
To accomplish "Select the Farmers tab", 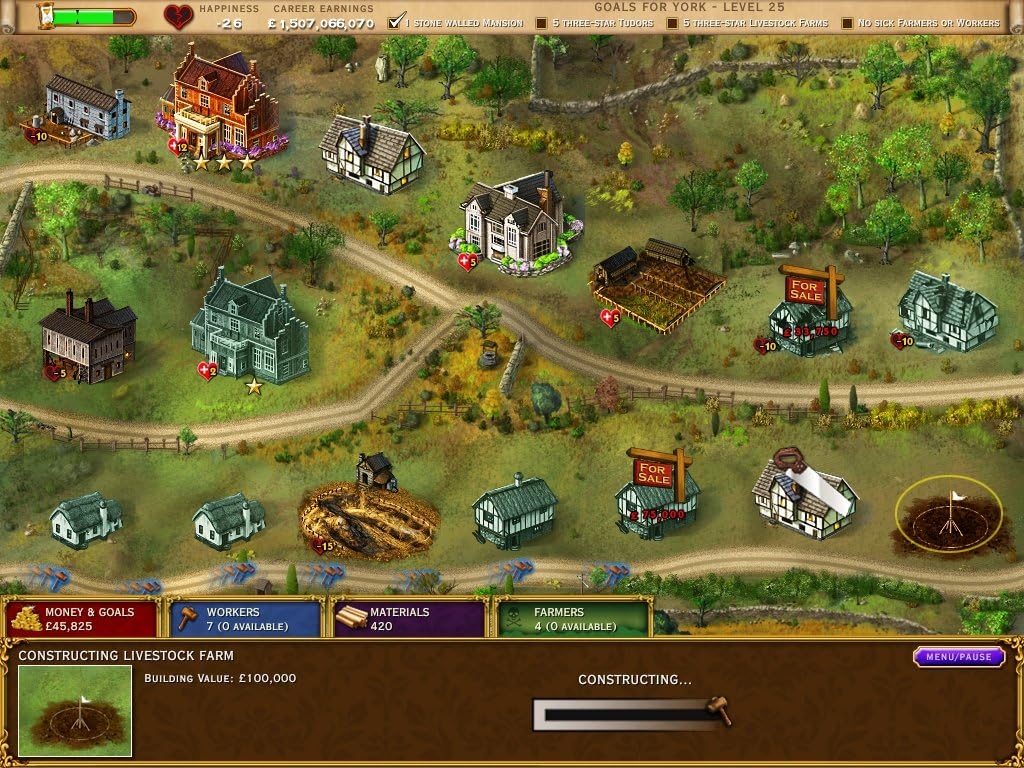I will point(572,618).
